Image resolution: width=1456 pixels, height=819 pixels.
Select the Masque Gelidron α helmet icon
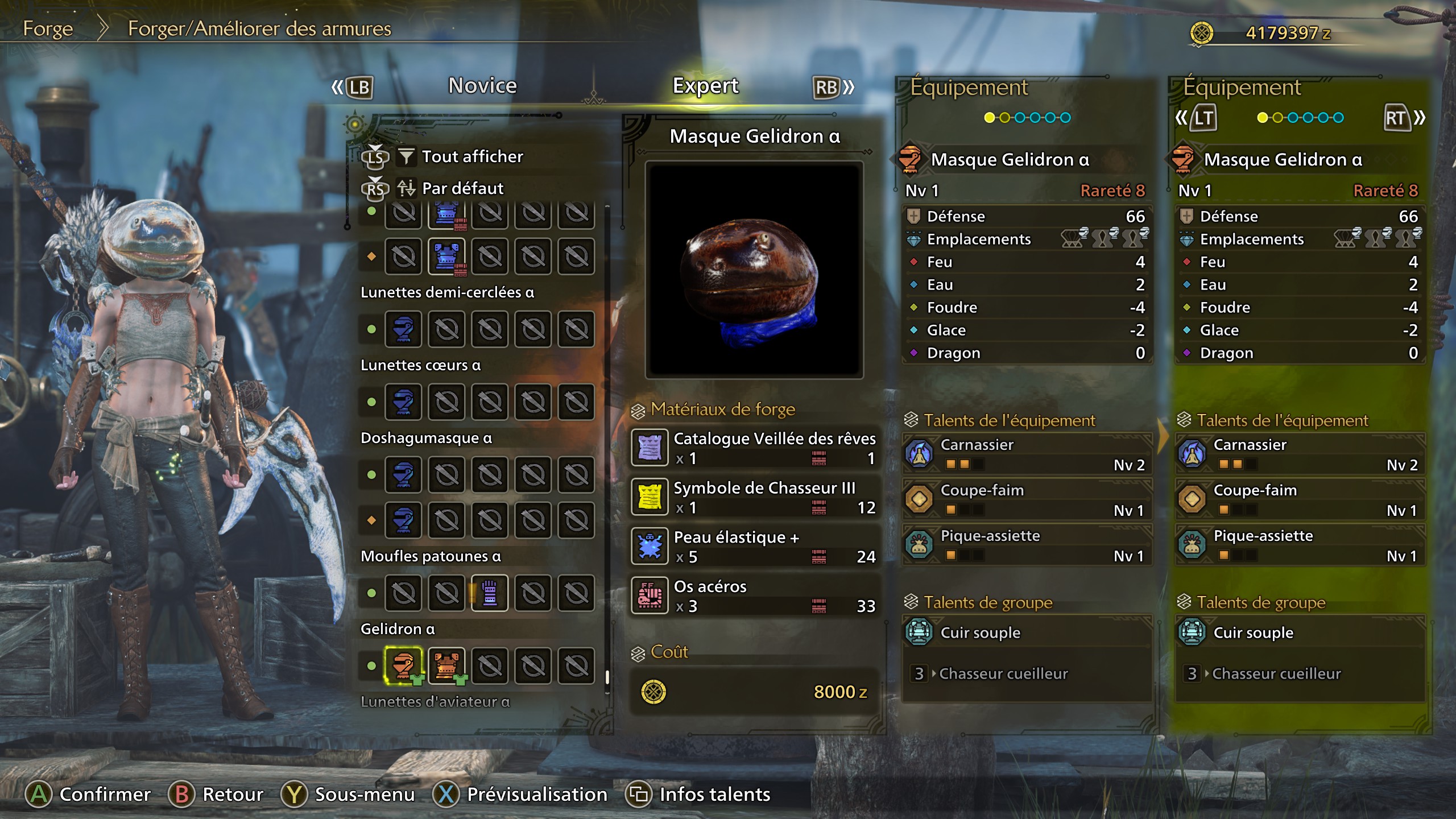404,665
